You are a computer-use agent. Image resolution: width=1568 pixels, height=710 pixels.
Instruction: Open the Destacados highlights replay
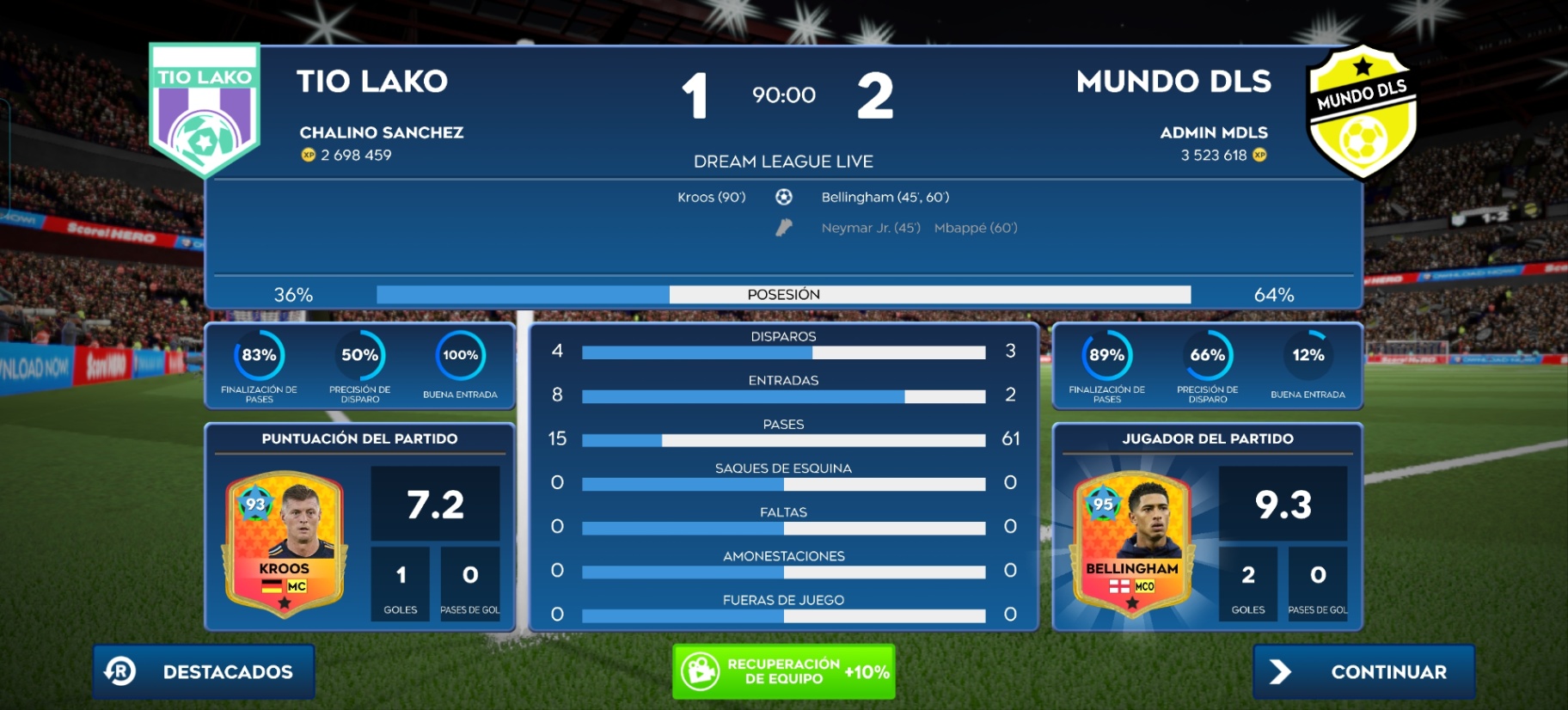click(205, 671)
